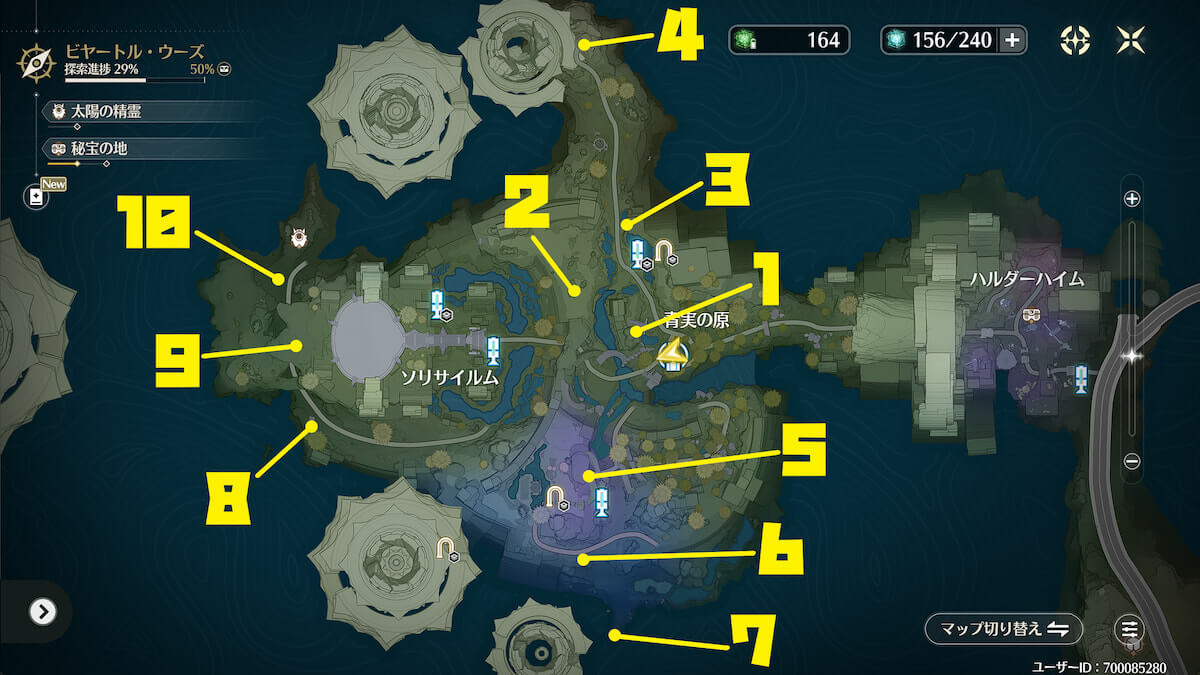The image size is (1200, 675).
Task: Click the marker icon under ハルダーハイム label
Action: [1032, 314]
